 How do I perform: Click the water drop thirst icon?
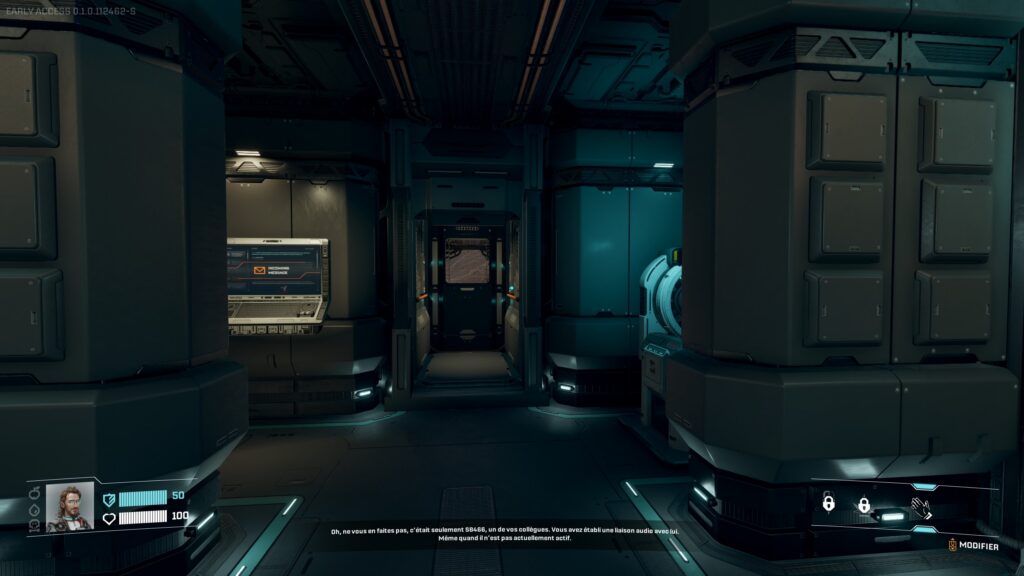point(34,510)
